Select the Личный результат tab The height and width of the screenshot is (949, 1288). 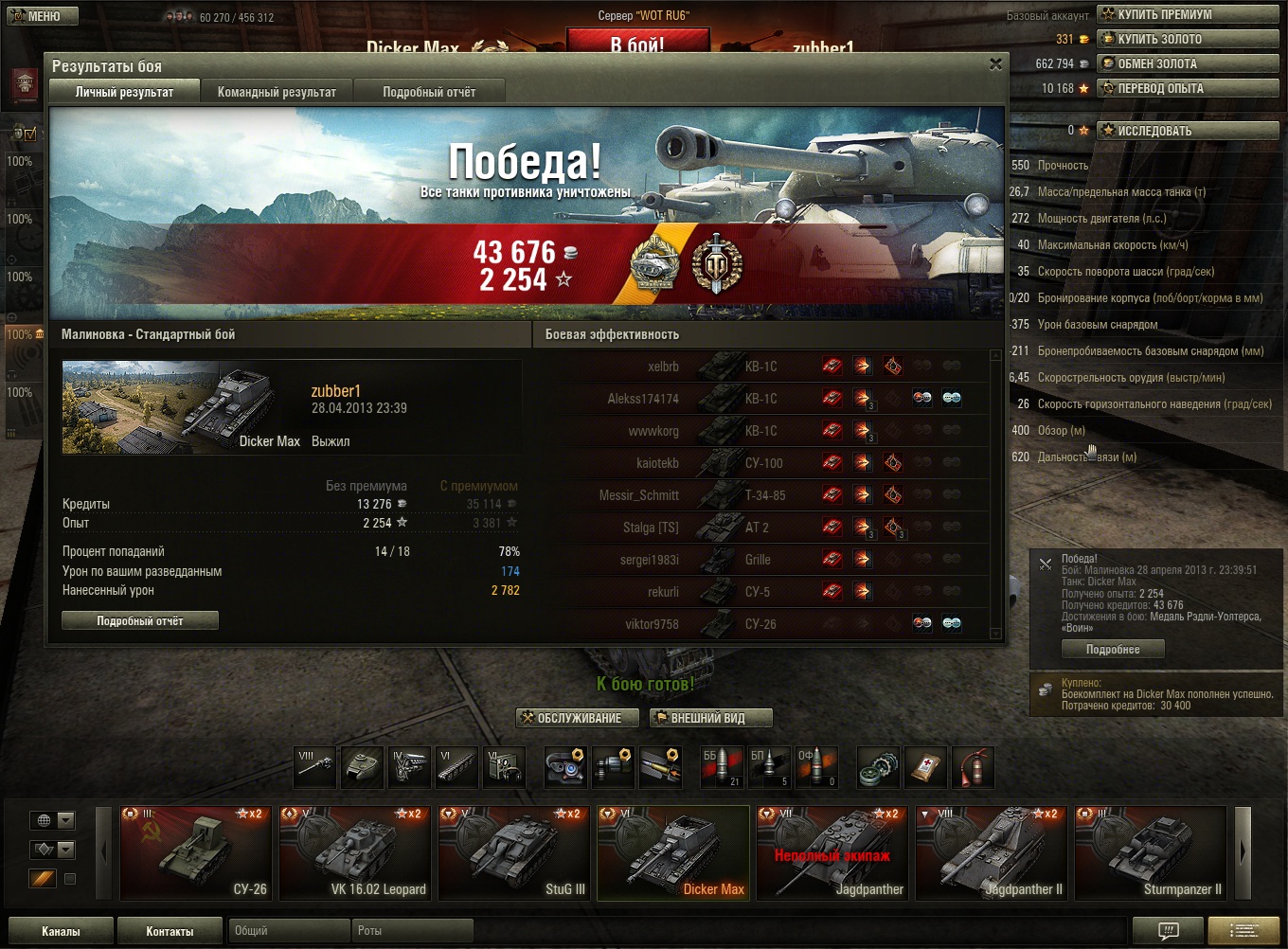click(124, 92)
